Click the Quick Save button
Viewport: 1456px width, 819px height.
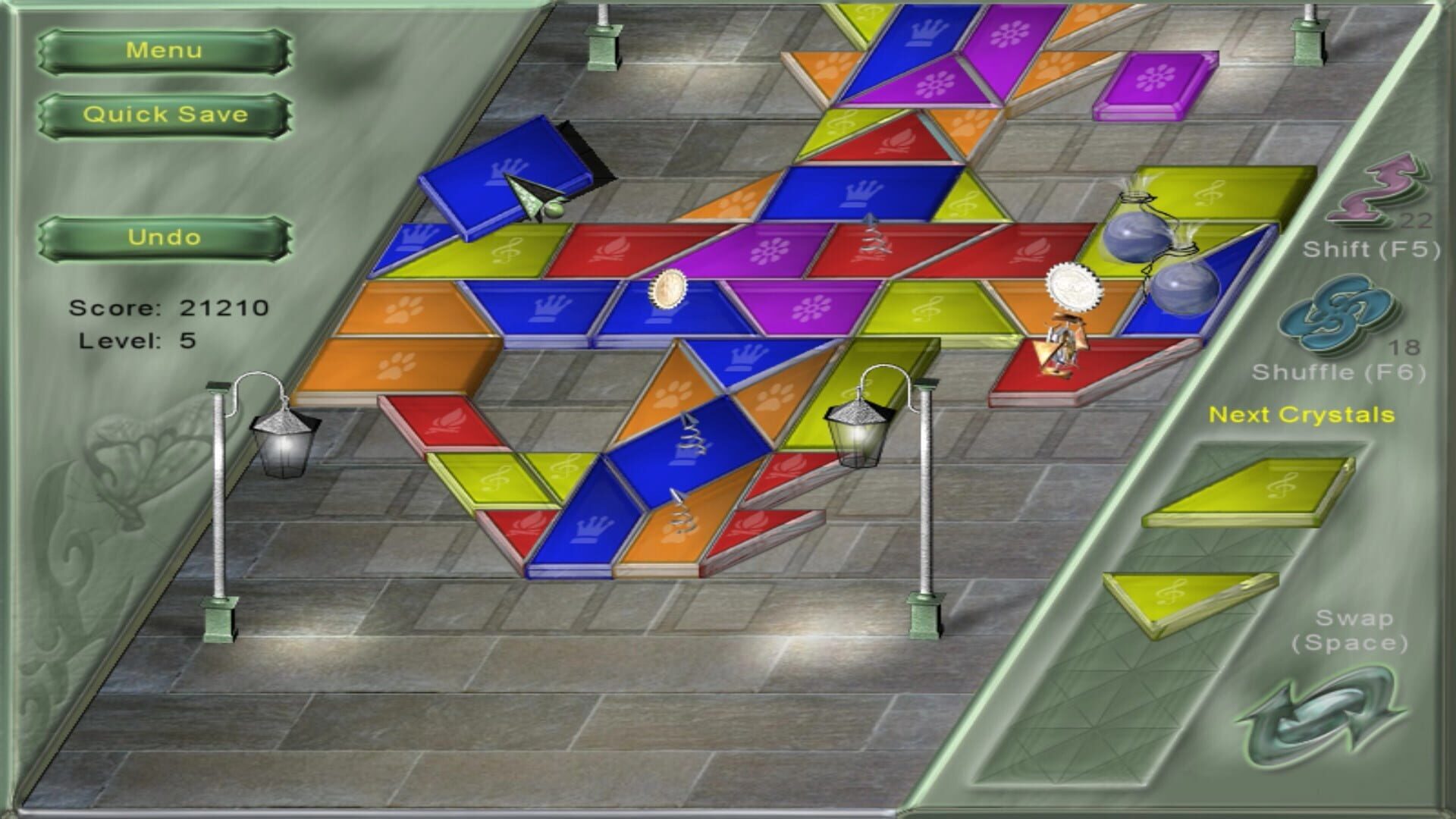pyautogui.click(x=165, y=115)
